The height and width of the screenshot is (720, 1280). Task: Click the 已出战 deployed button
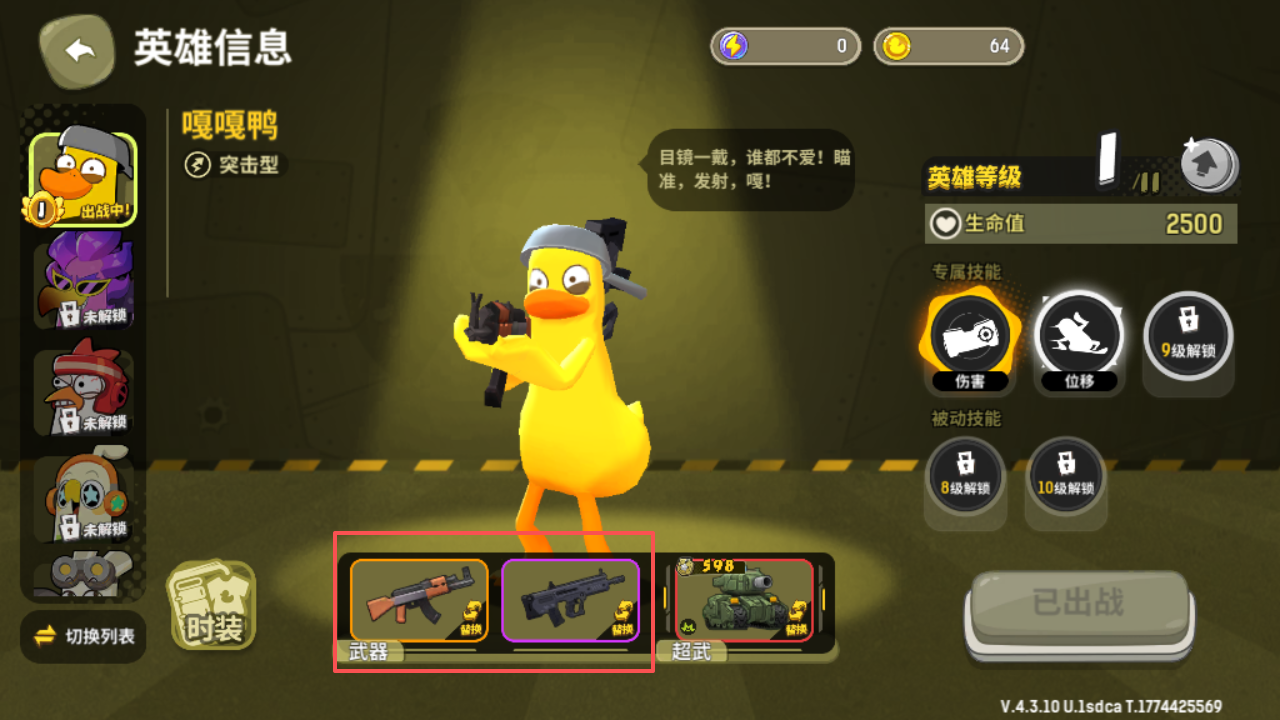click(x=1078, y=606)
